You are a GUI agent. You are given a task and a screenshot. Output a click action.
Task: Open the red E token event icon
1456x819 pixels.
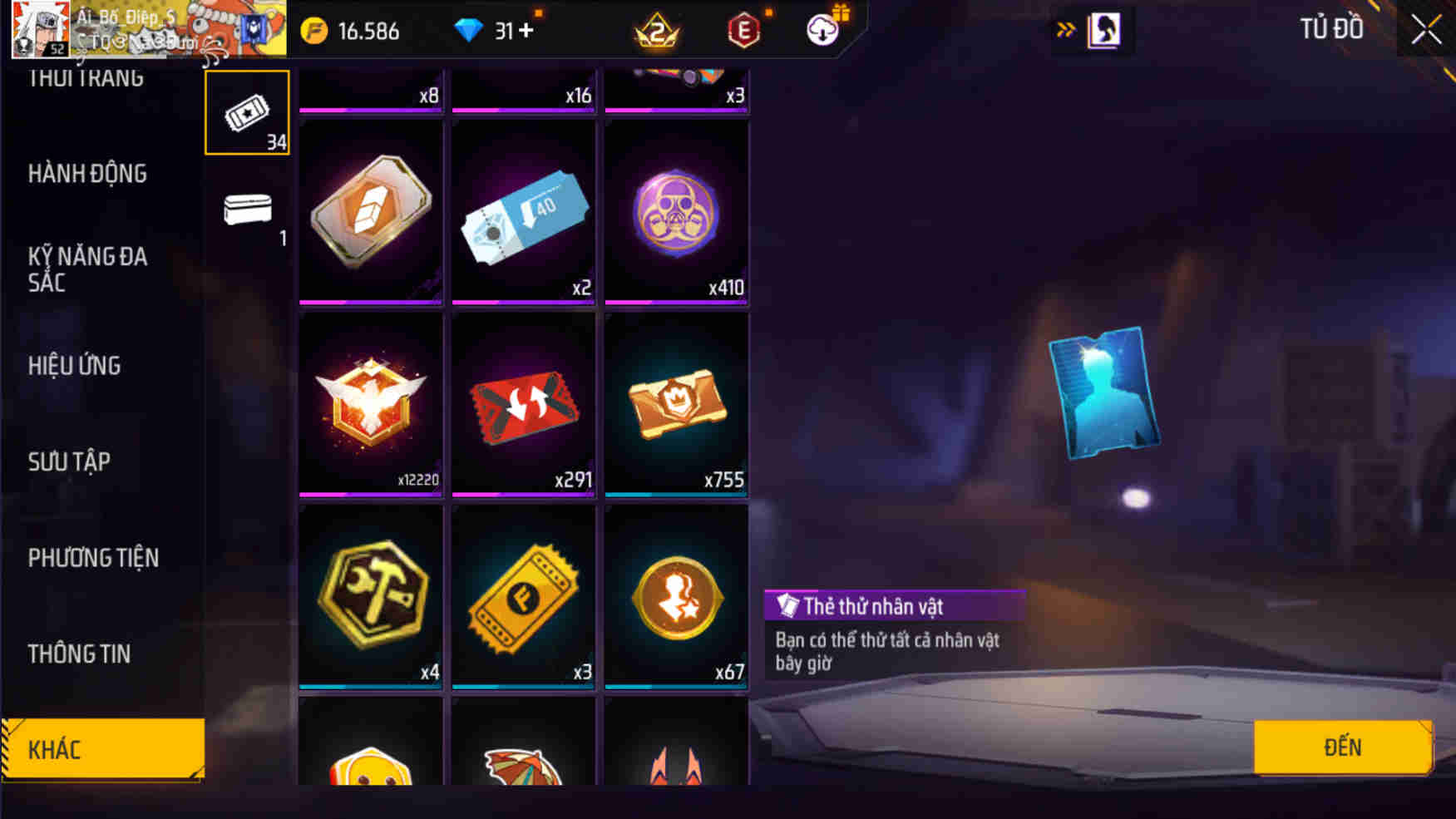click(742, 30)
